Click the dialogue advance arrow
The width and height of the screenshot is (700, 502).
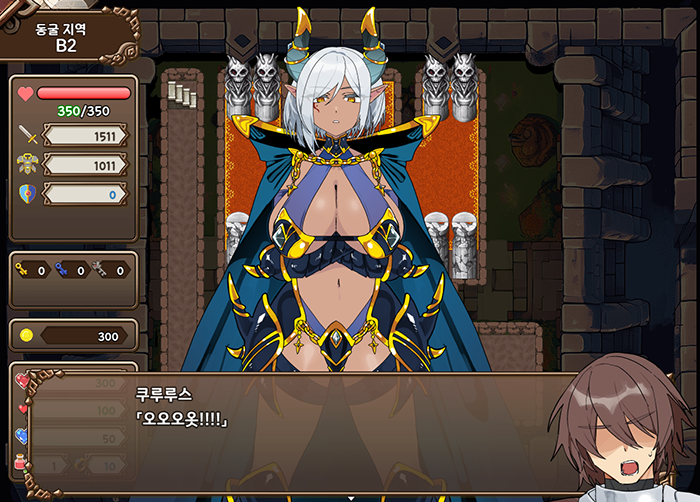[350, 496]
